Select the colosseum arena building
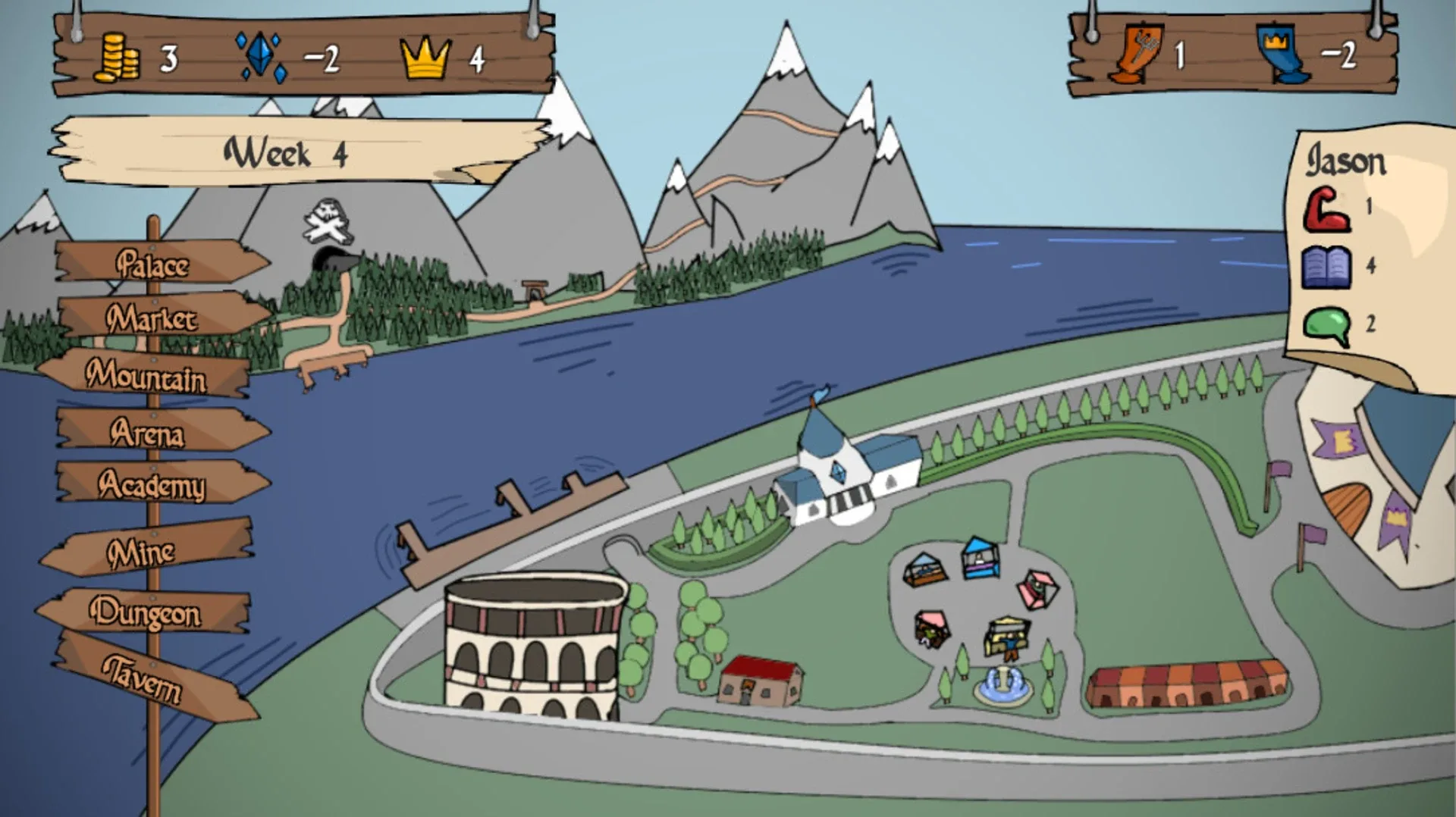 point(531,644)
